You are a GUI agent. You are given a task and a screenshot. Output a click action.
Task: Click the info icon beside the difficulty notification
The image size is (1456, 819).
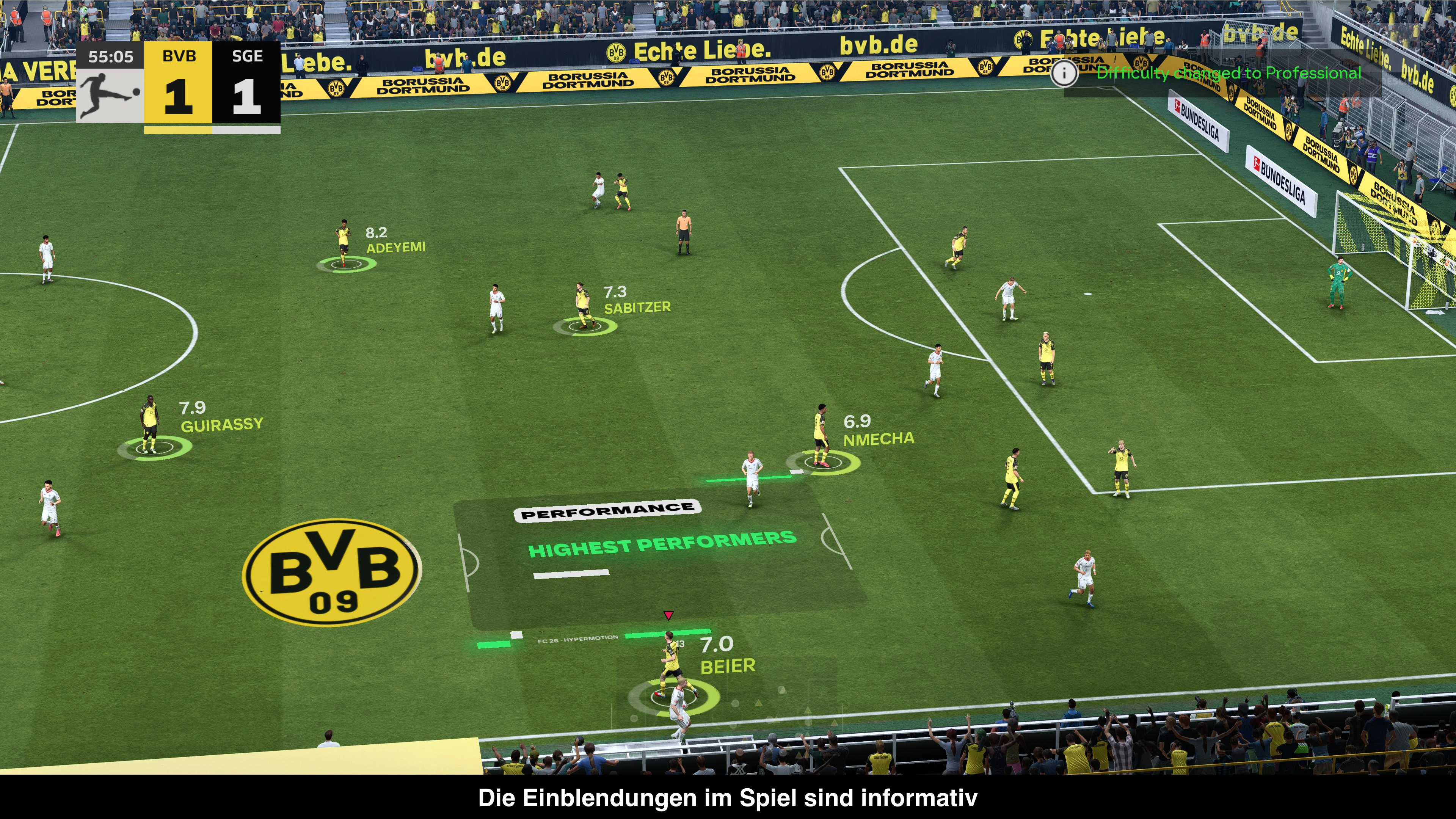1064,73
